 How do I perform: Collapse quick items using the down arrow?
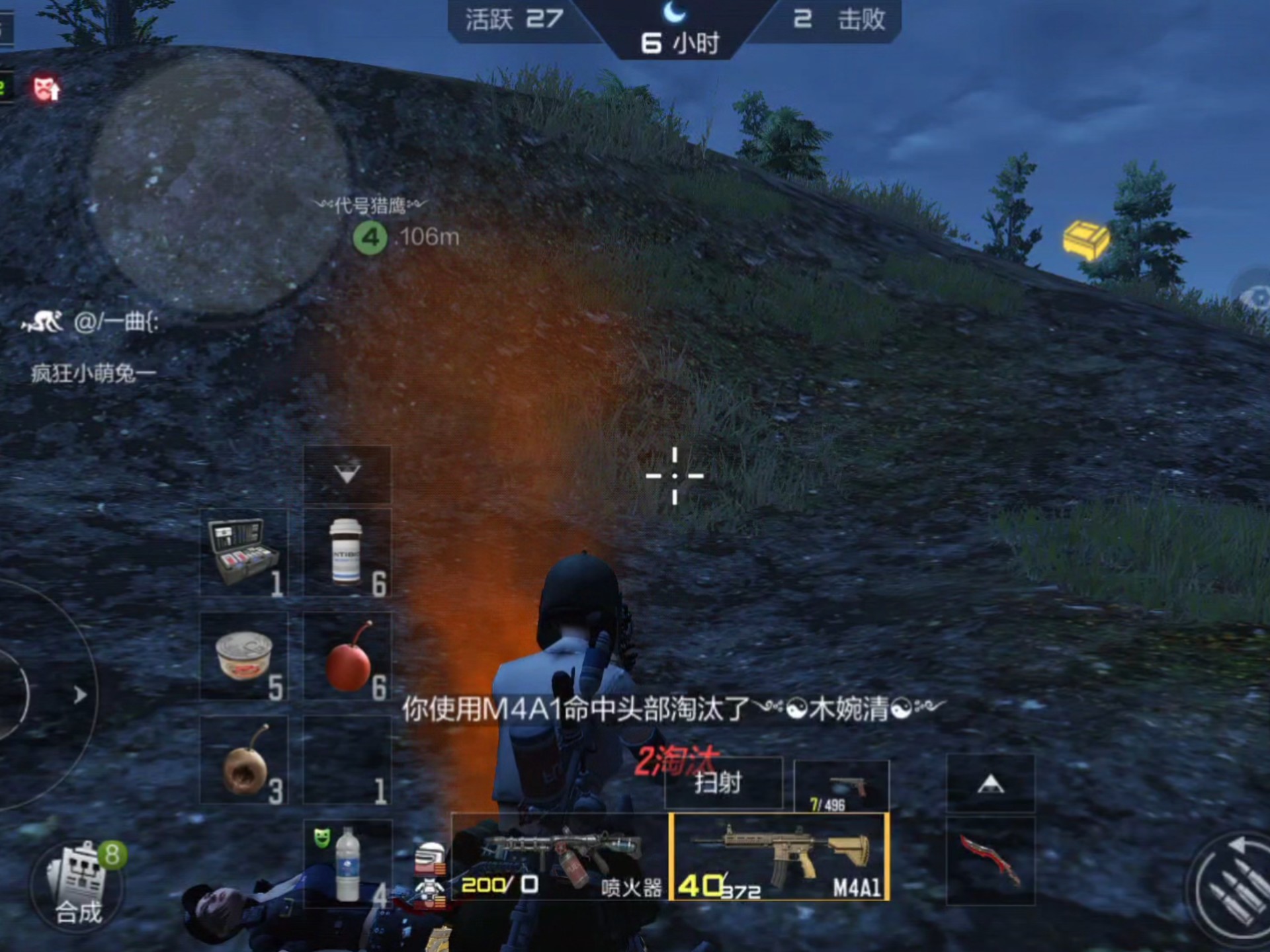347,473
